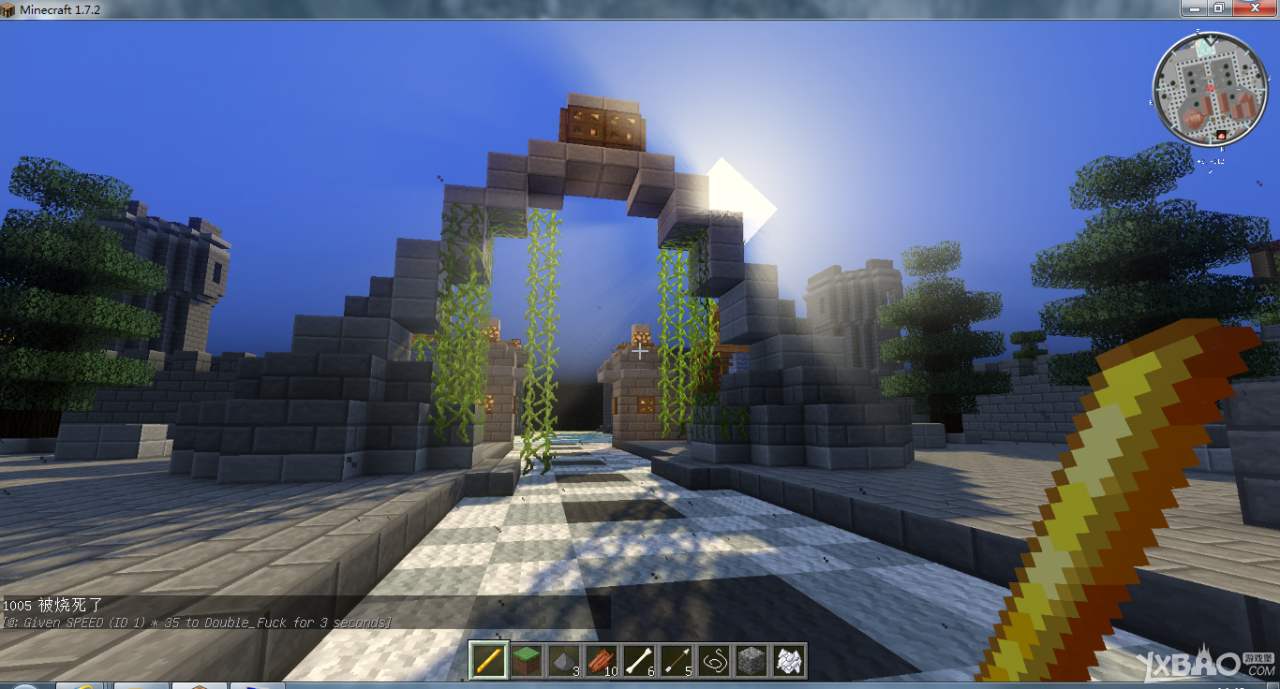
Task: Close the Minecraft window
Action: (1254, 8)
